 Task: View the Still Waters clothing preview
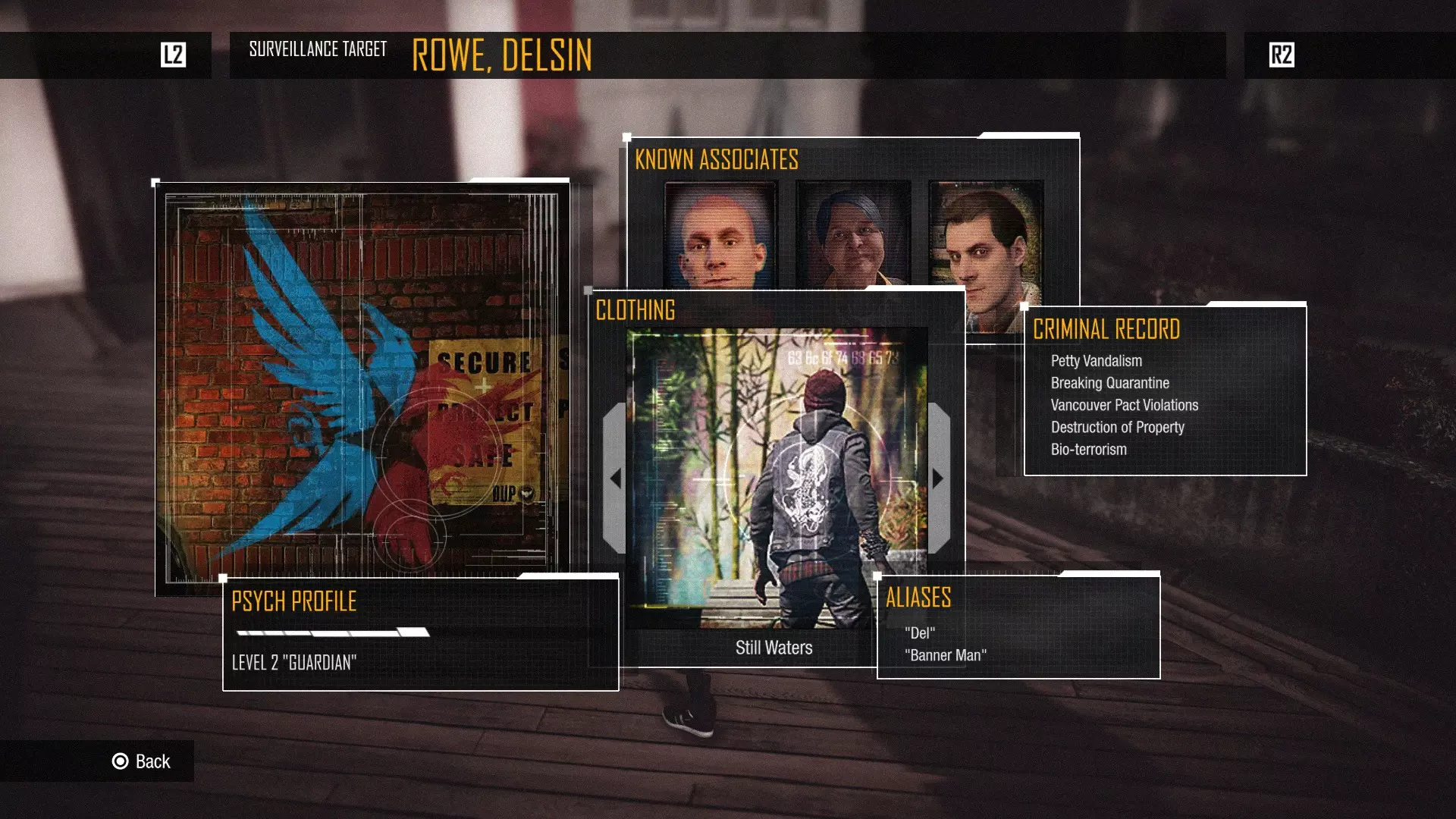[776, 478]
